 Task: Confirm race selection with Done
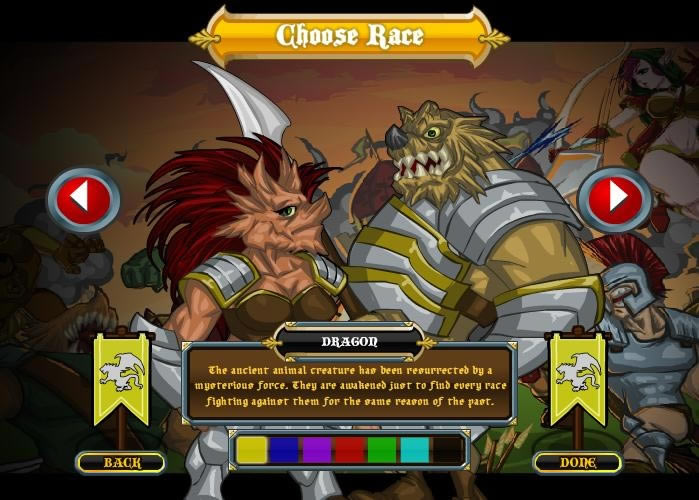coord(577,462)
